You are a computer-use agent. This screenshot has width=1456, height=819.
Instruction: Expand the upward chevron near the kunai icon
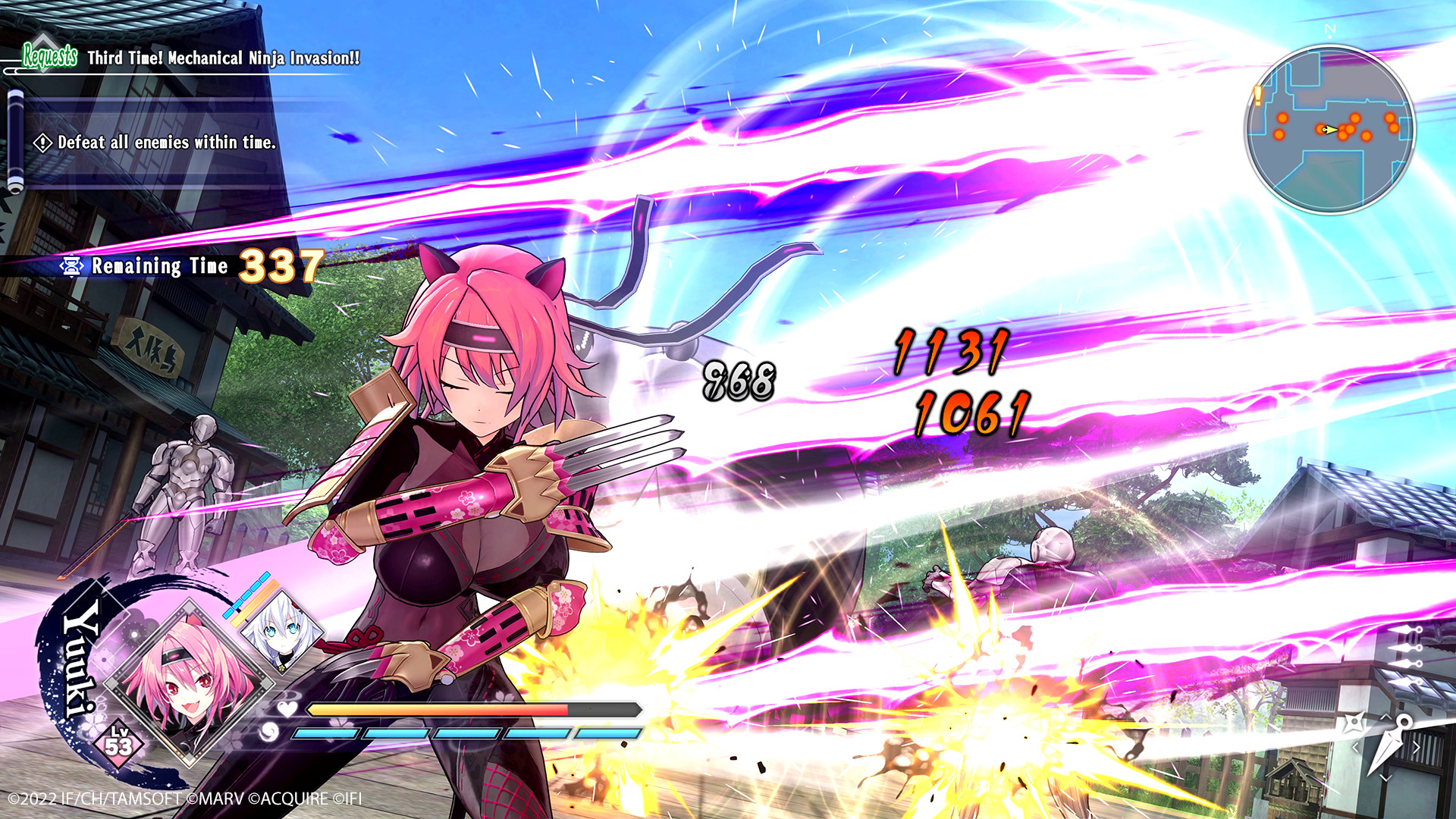(1386, 716)
